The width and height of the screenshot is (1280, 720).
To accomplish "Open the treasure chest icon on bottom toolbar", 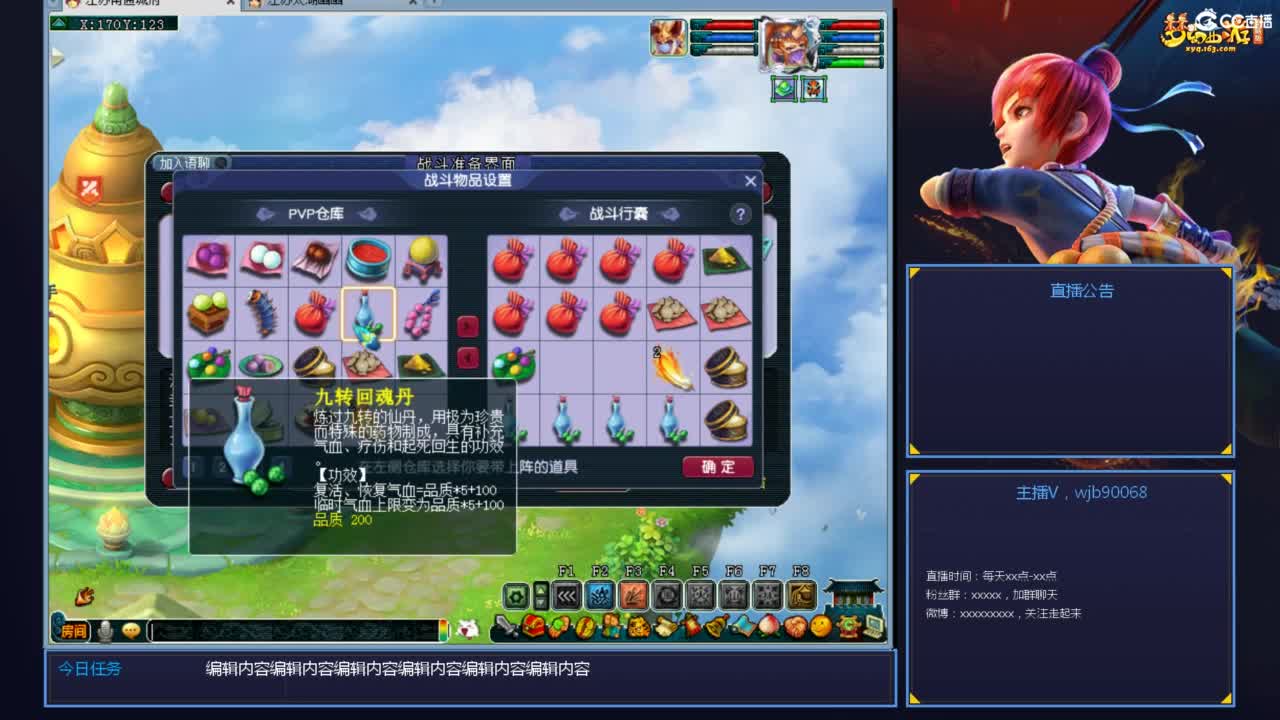I will pos(531,625).
